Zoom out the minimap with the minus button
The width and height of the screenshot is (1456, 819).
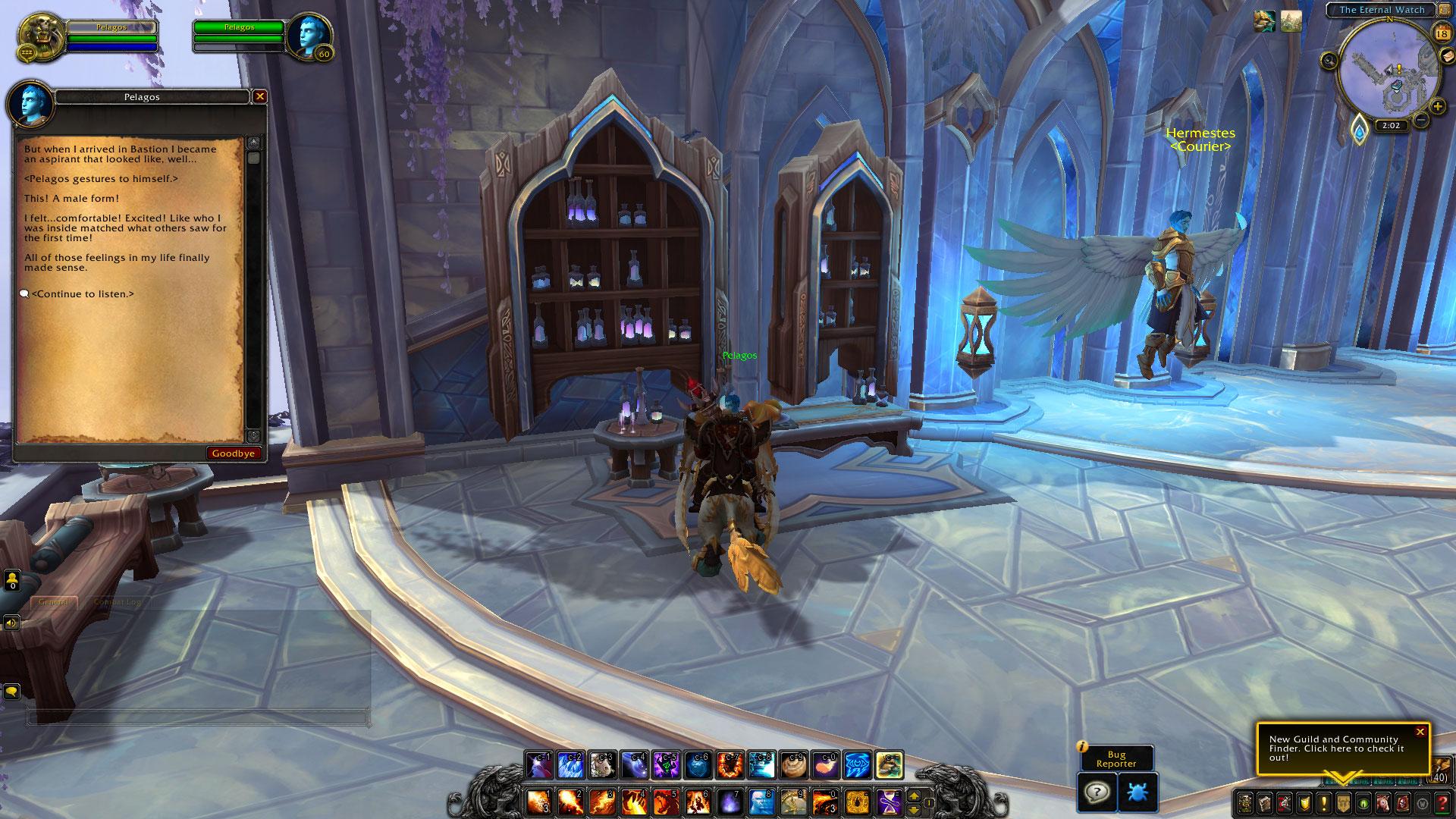pos(1421,120)
